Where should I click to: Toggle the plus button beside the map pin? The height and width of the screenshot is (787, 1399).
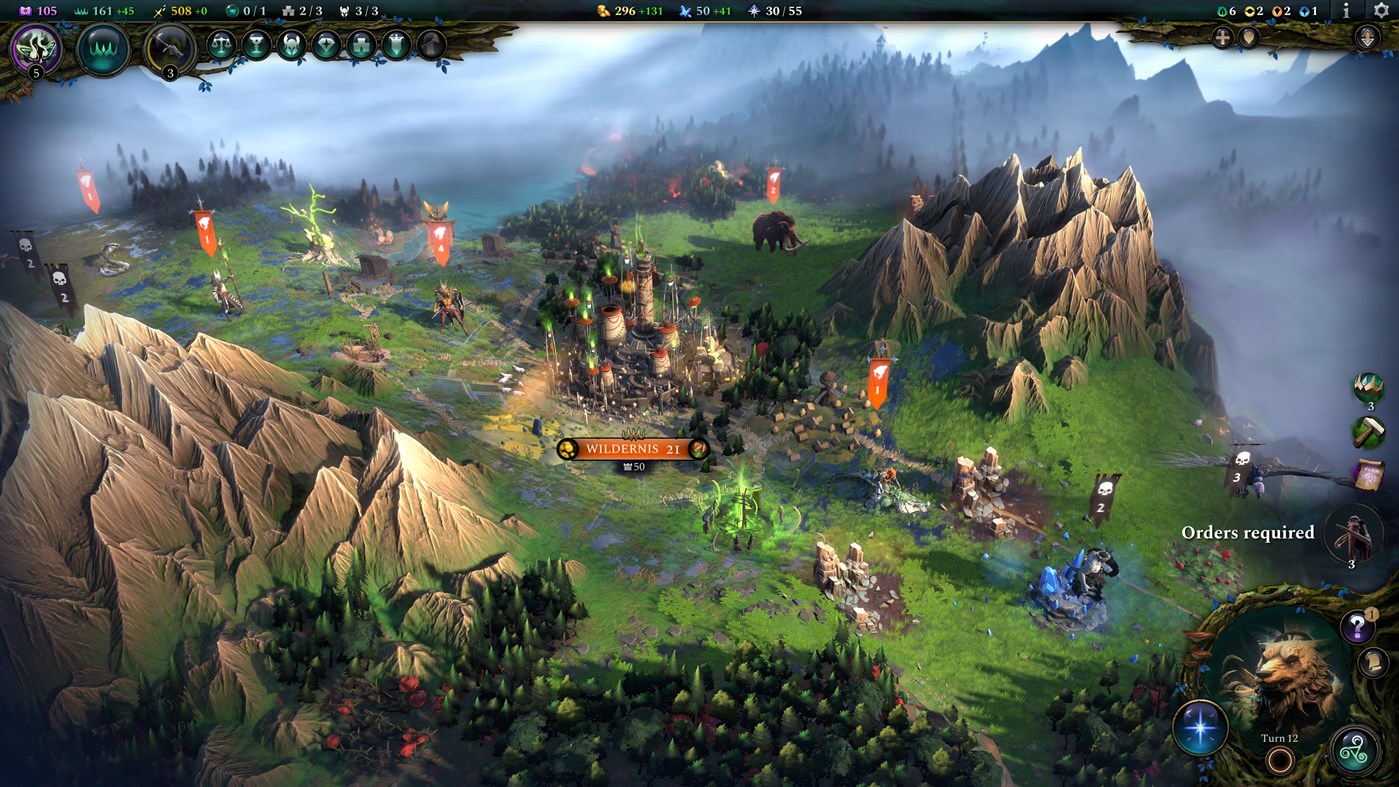[1222, 36]
